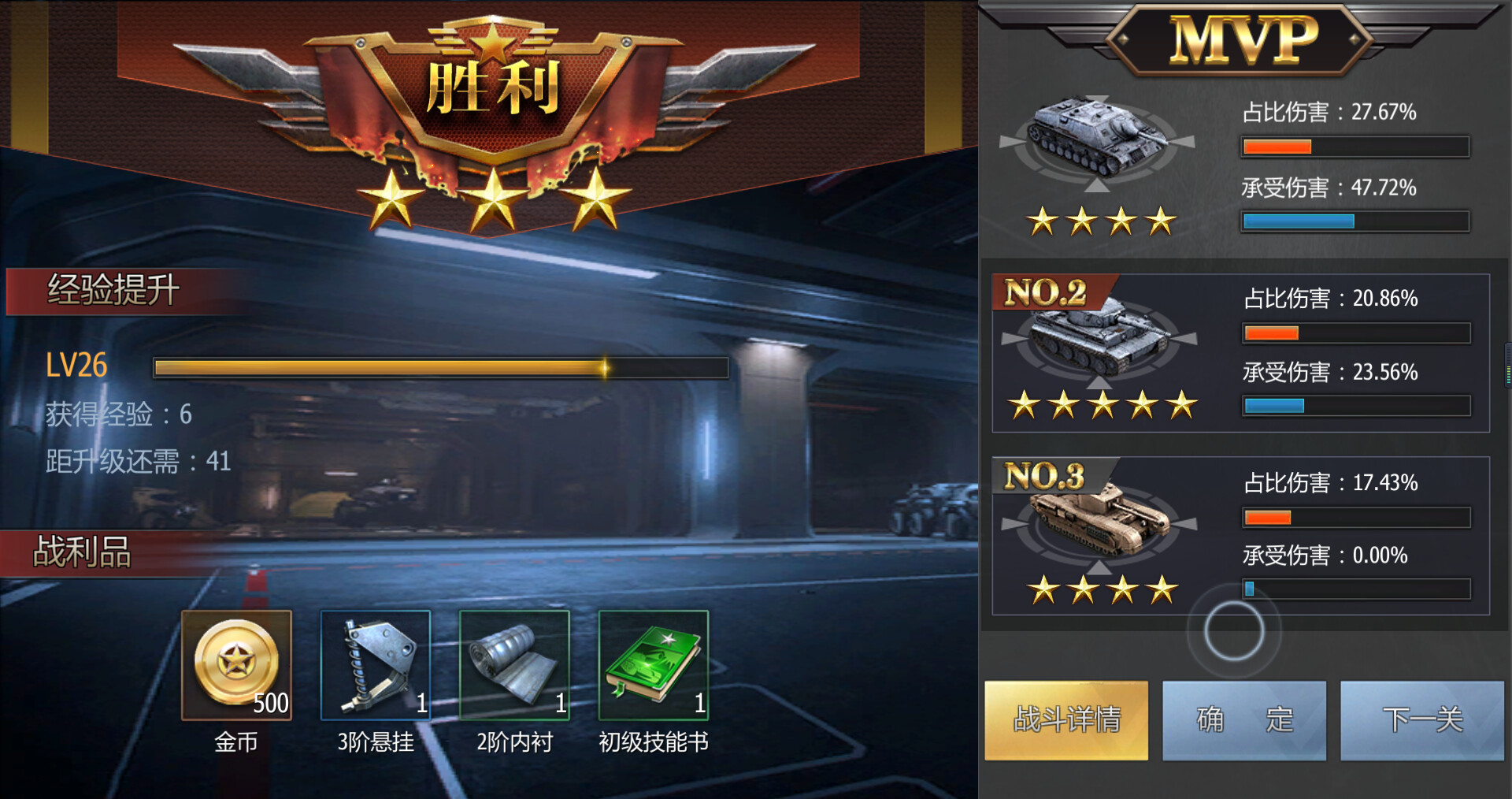Click the five-star rating under the NO.2 tank
This screenshot has height=799, width=1512.
point(1102,405)
